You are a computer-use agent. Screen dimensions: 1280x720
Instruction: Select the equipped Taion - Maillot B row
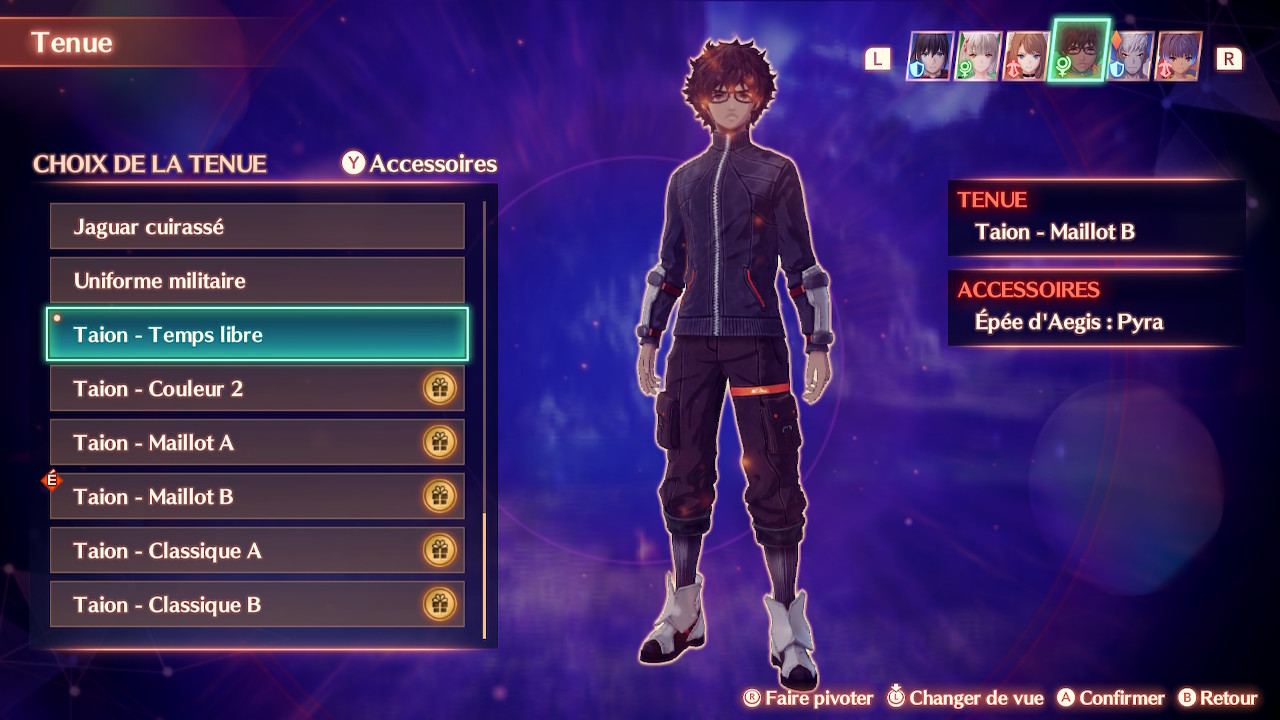(x=257, y=497)
